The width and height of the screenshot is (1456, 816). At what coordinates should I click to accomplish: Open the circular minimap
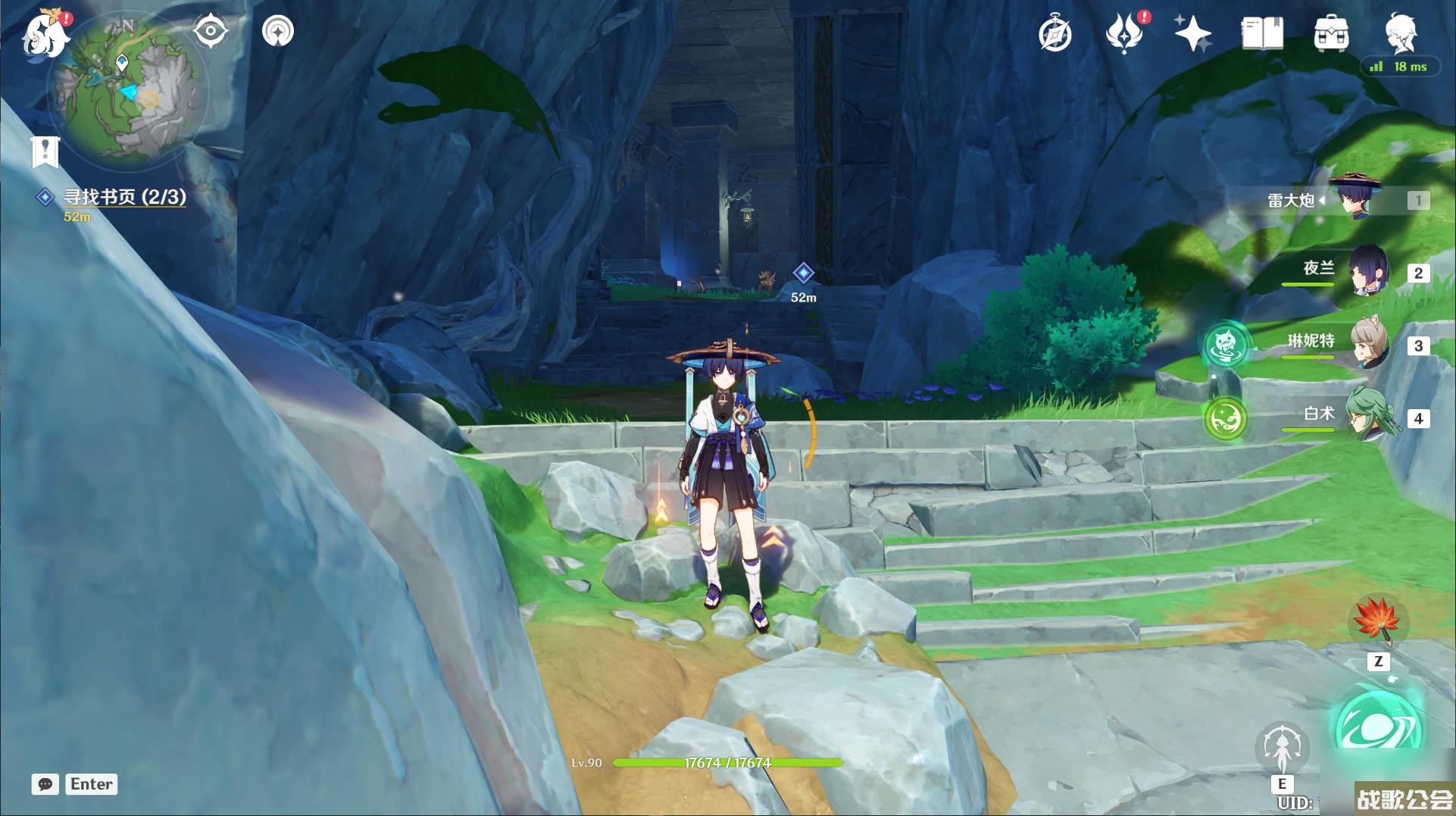click(x=127, y=92)
